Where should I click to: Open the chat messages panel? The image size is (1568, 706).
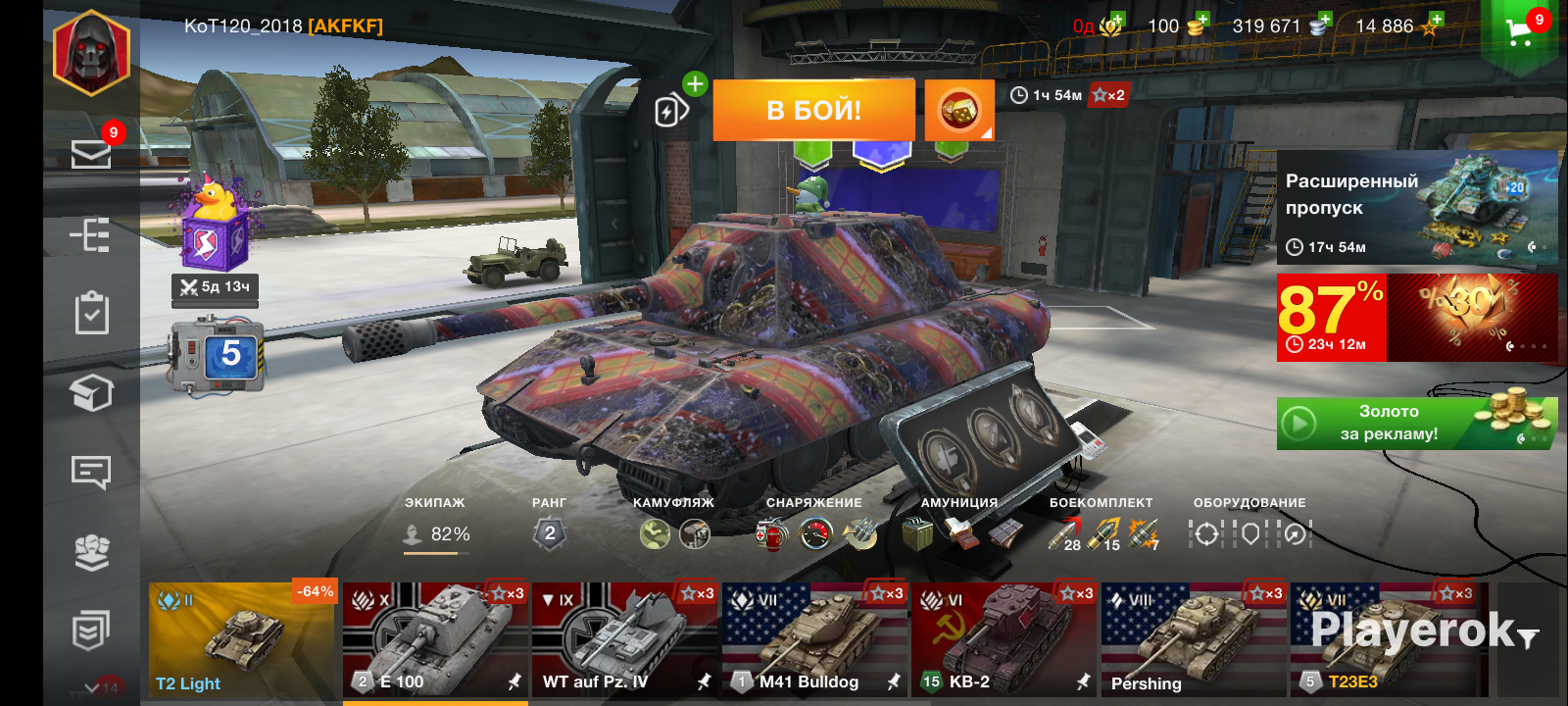tap(91, 473)
